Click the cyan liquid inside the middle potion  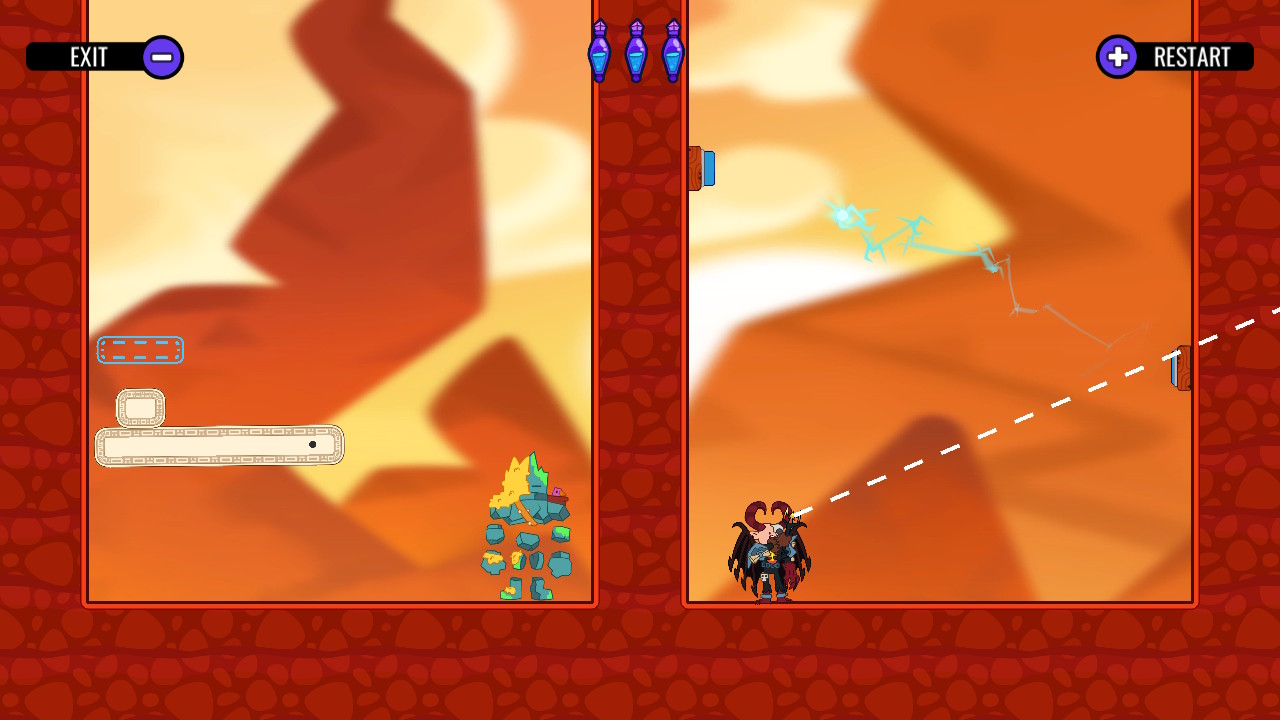tap(638, 62)
